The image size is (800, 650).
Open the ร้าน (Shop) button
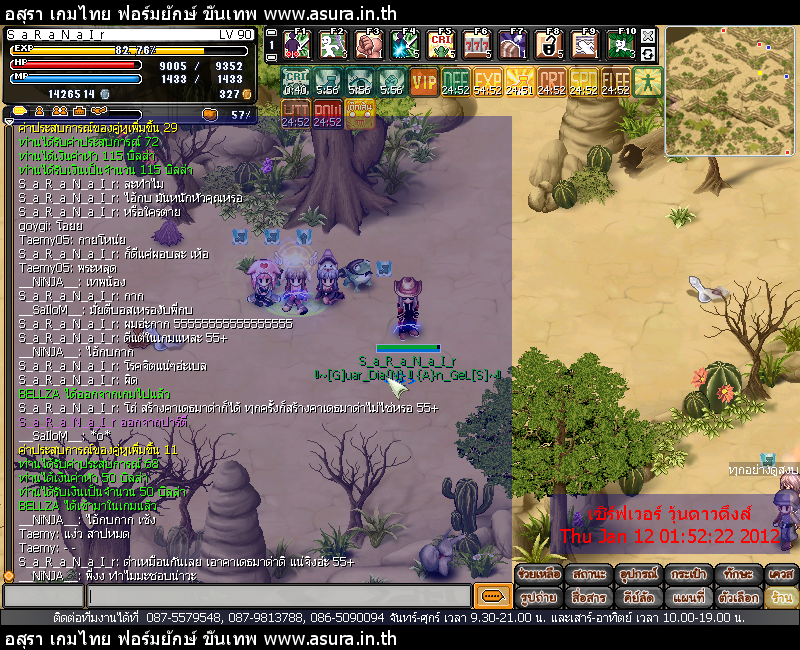[781, 597]
